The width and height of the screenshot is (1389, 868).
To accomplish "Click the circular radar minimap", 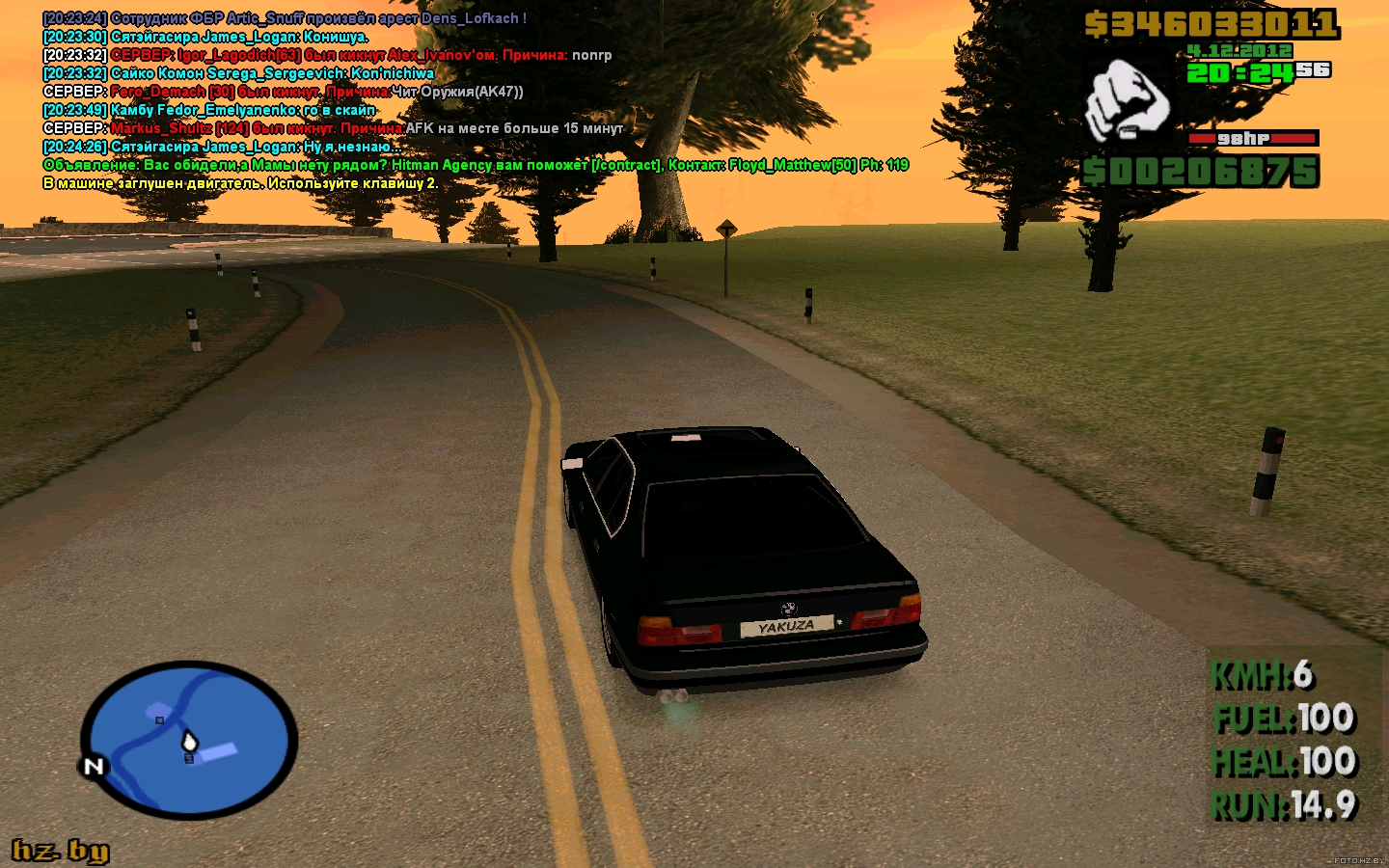I will coord(189,740).
